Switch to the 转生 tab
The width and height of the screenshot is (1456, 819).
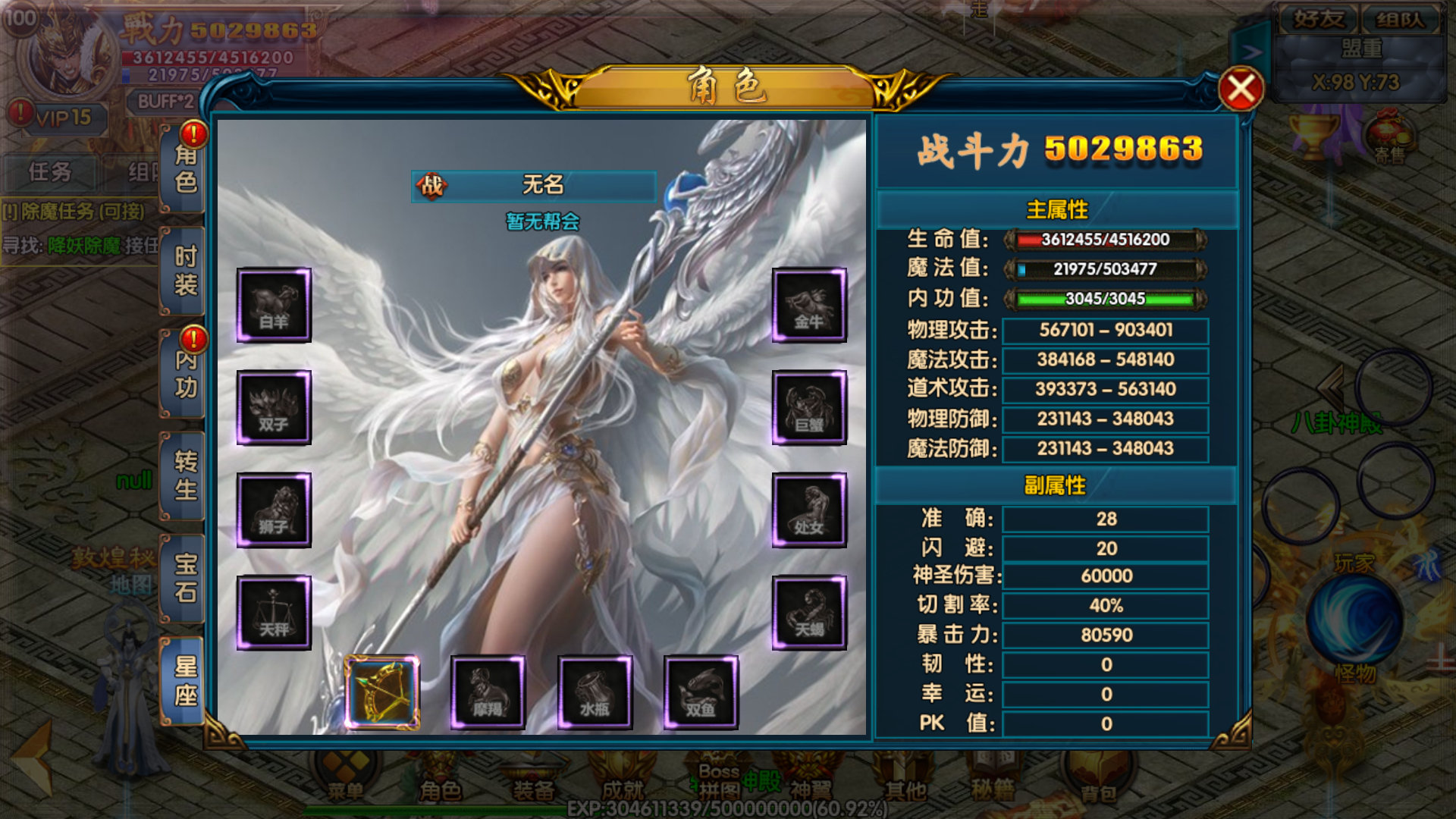[x=185, y=475]
